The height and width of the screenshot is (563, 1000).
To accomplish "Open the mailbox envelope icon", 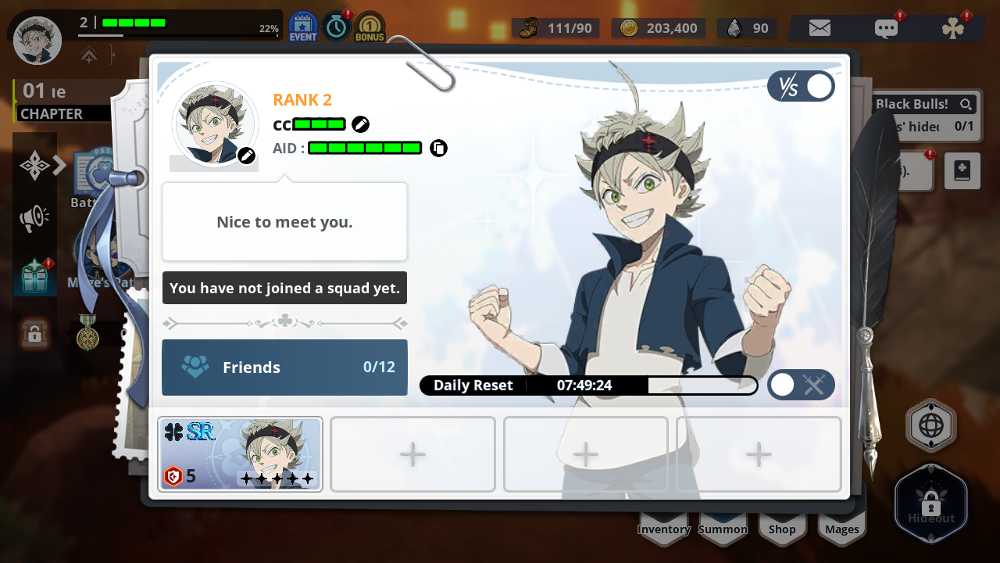I will tap(820, 28).
